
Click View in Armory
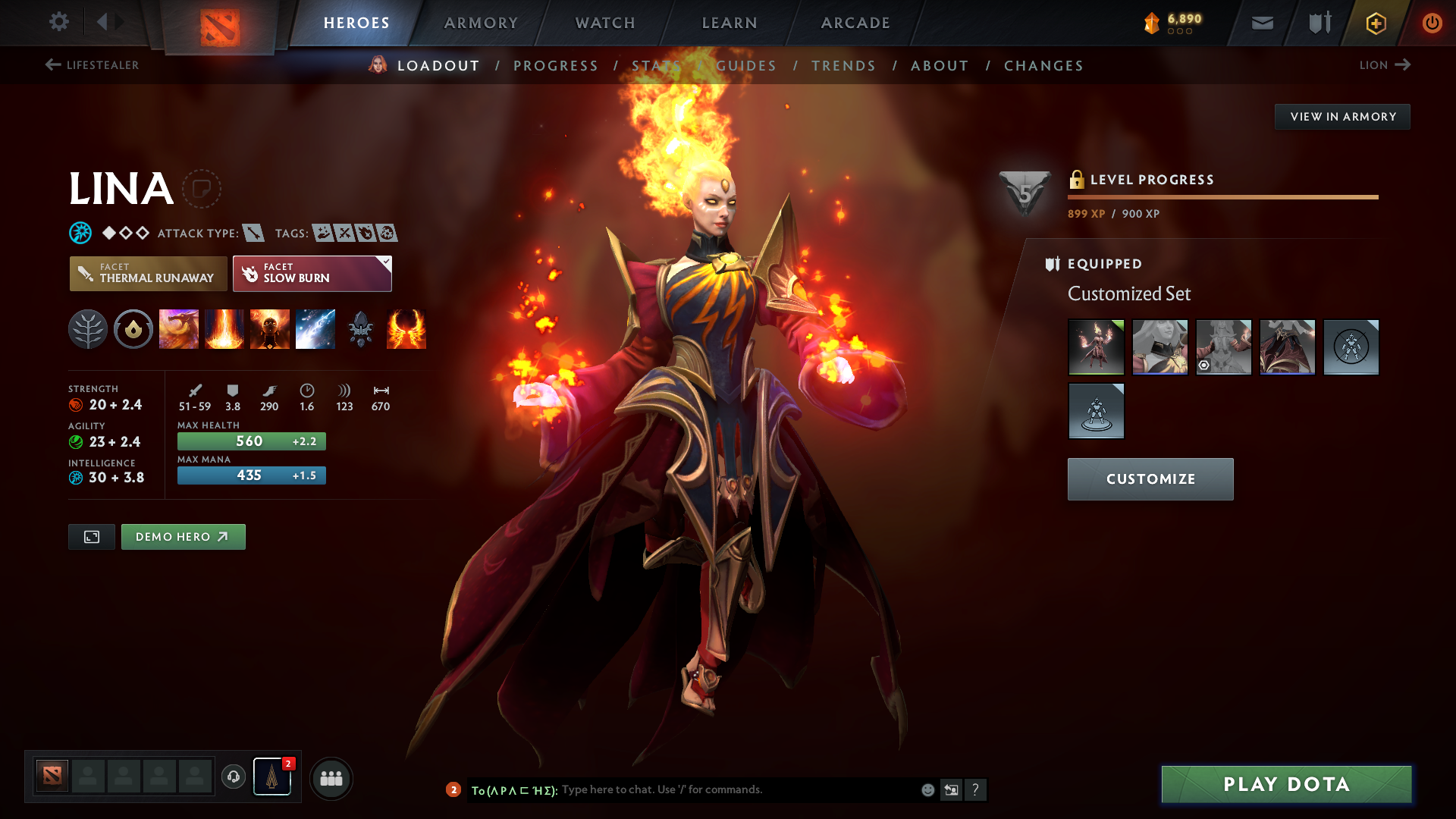pyautogui.click(x=1342, y=116)
